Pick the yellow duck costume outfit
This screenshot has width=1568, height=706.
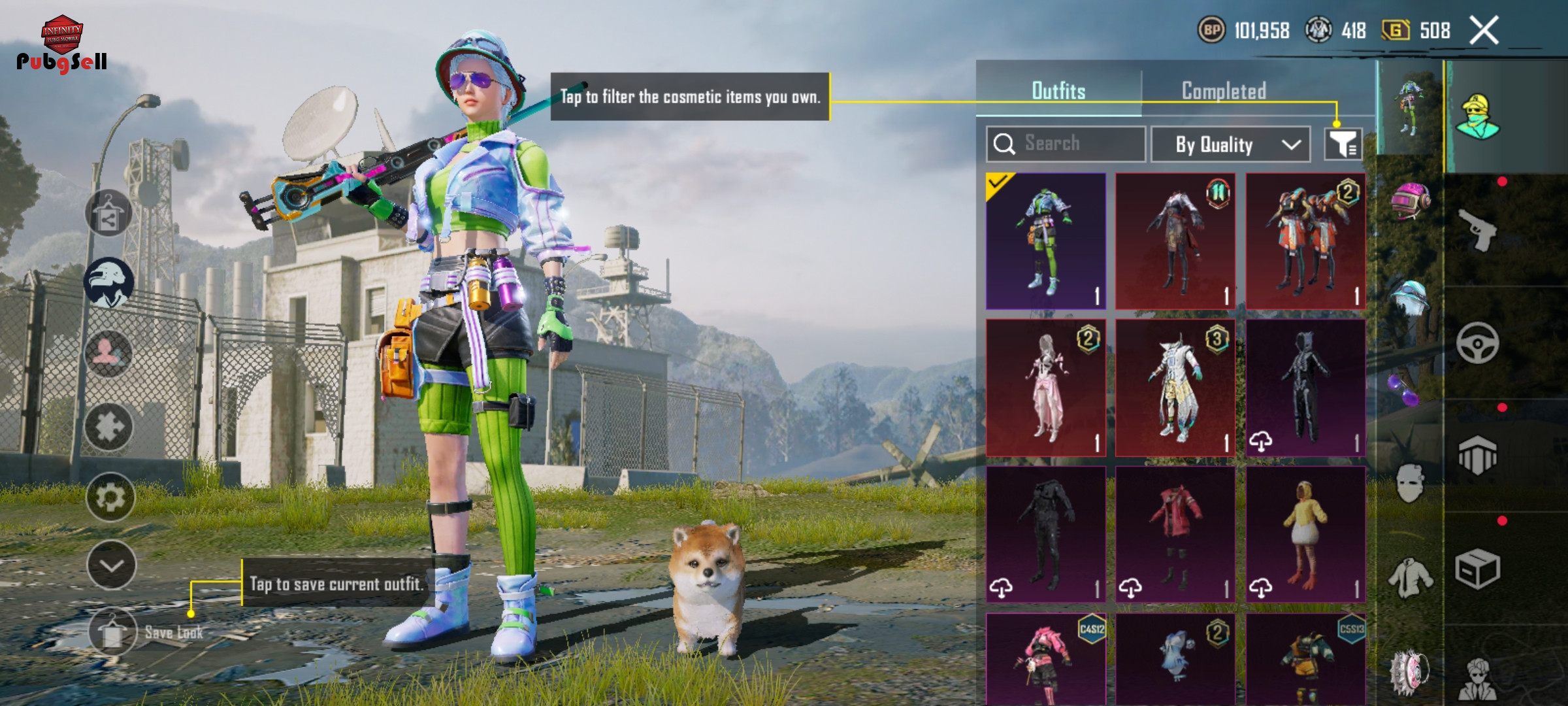1305,534
